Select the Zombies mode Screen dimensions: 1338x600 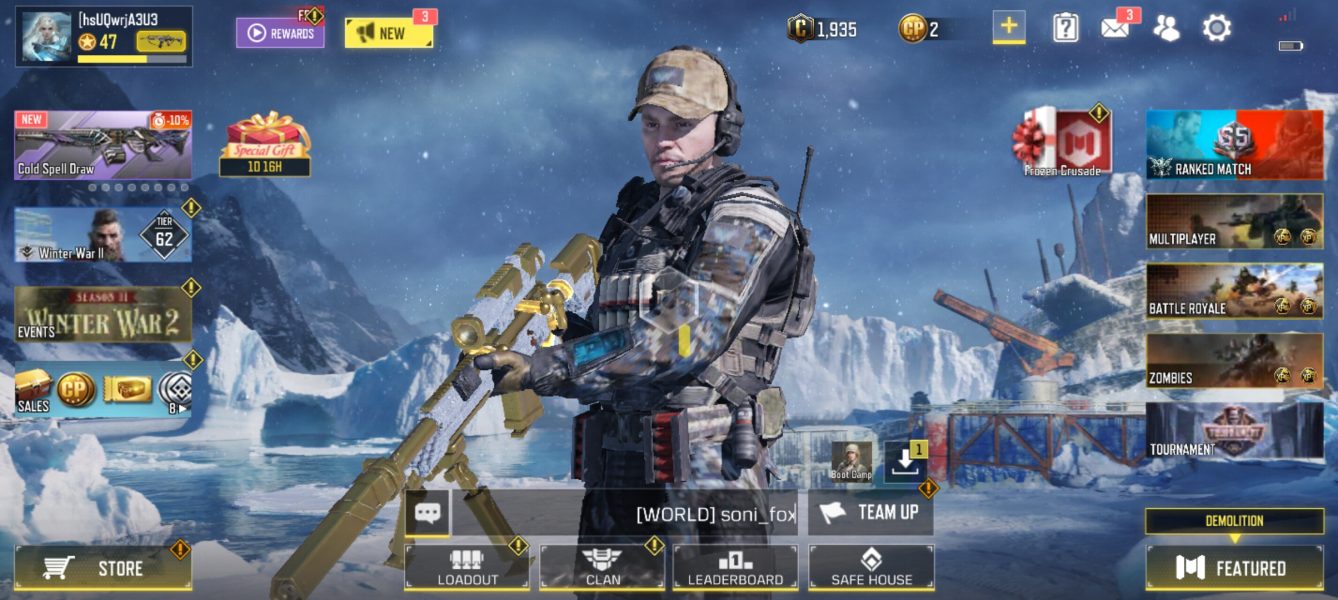(1234, 361)
